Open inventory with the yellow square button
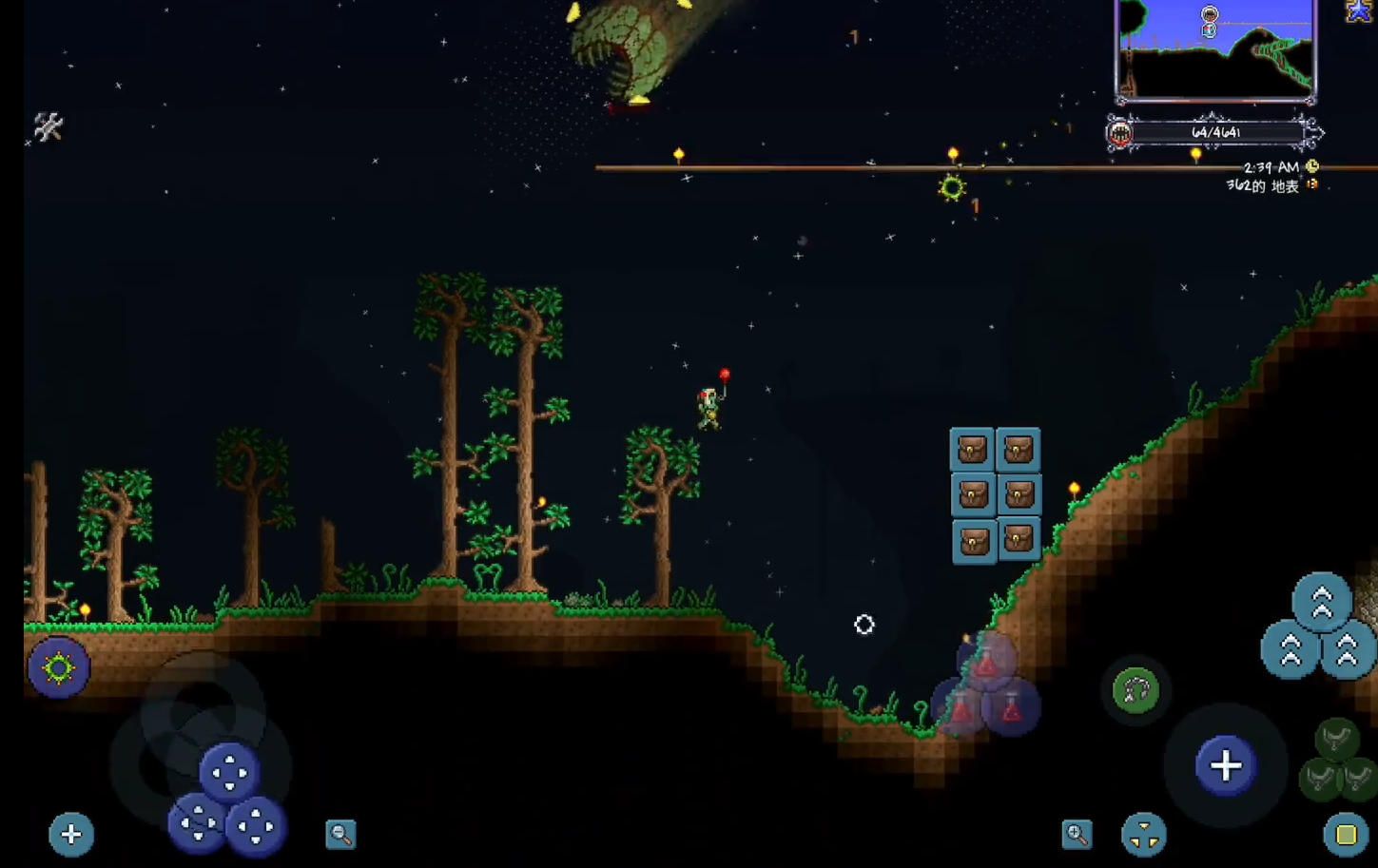 click(x=1346, y=834)
